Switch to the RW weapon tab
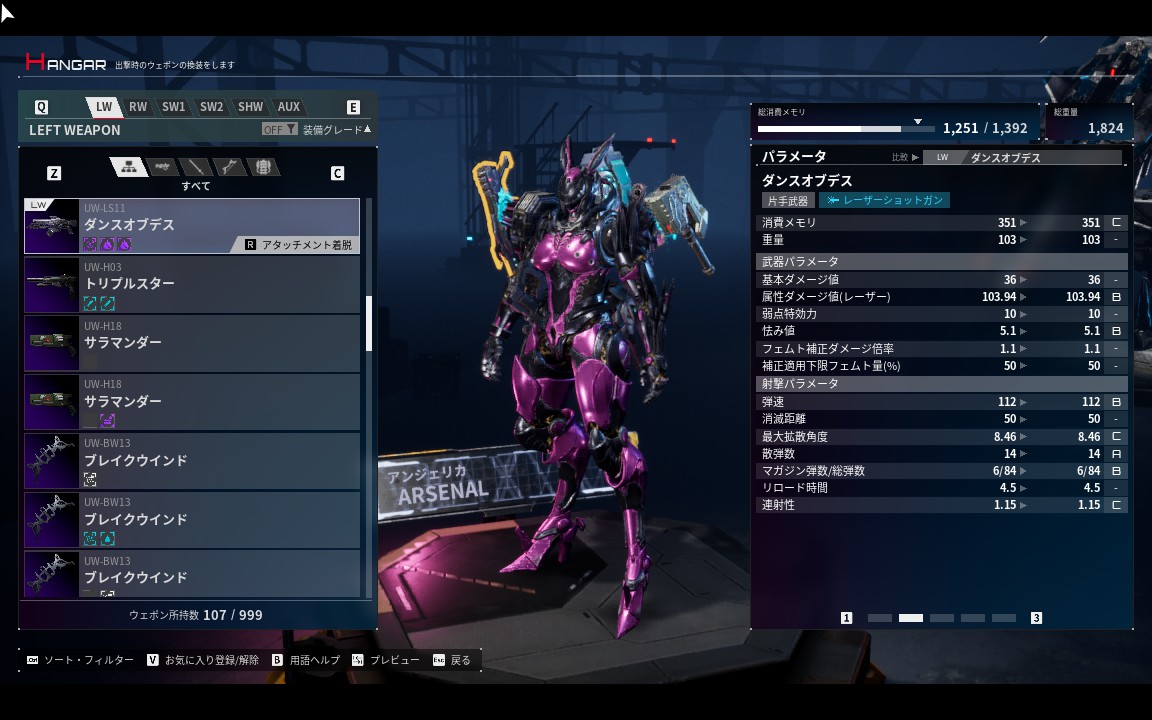The height and width of the screenshot is (720, 1152). pyautogui.click(x=138, y=107)
